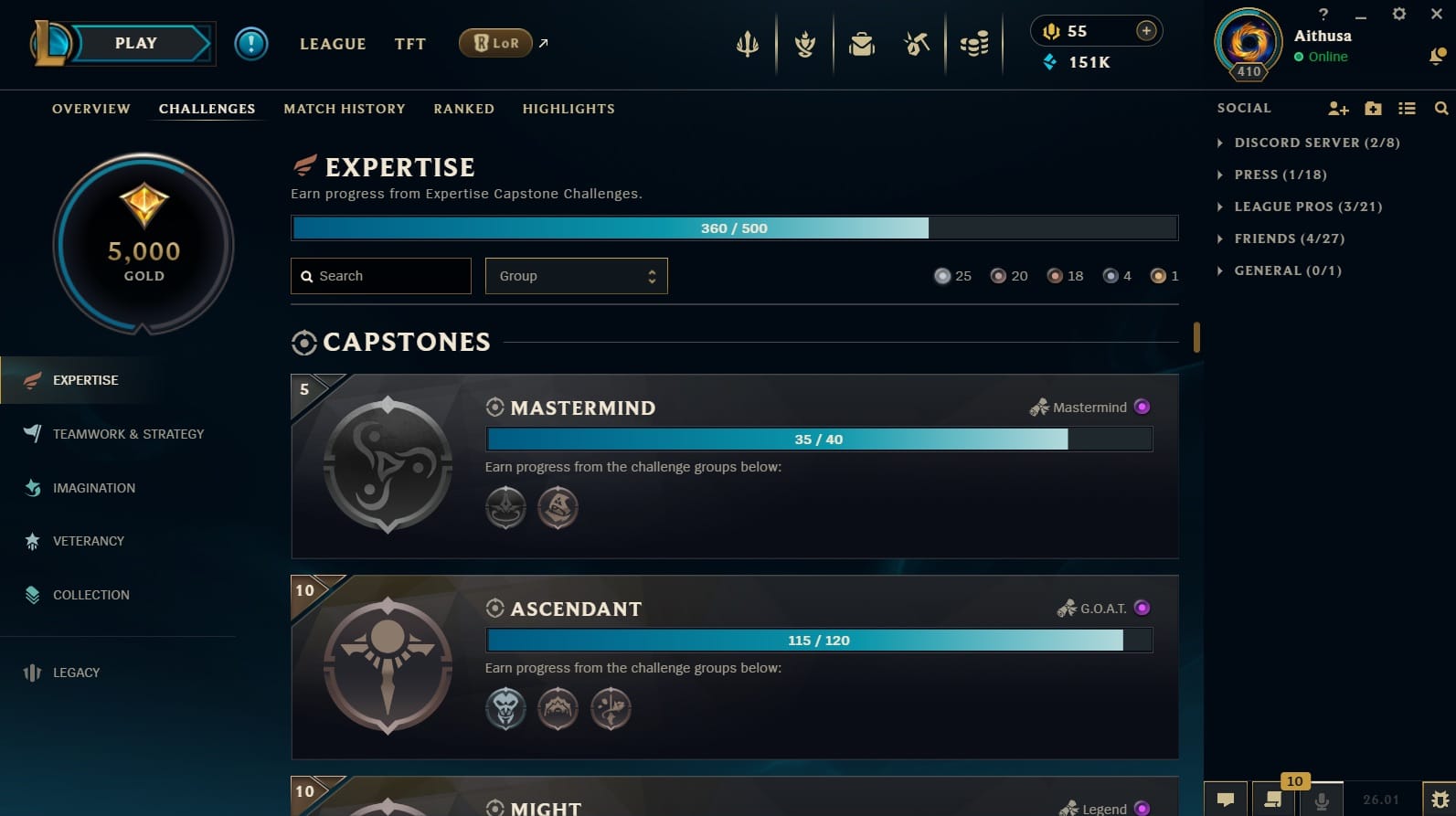Open the Group sorting dropdown
Image resolution: width=1456 pixels, height=816 pixels.
576,275
